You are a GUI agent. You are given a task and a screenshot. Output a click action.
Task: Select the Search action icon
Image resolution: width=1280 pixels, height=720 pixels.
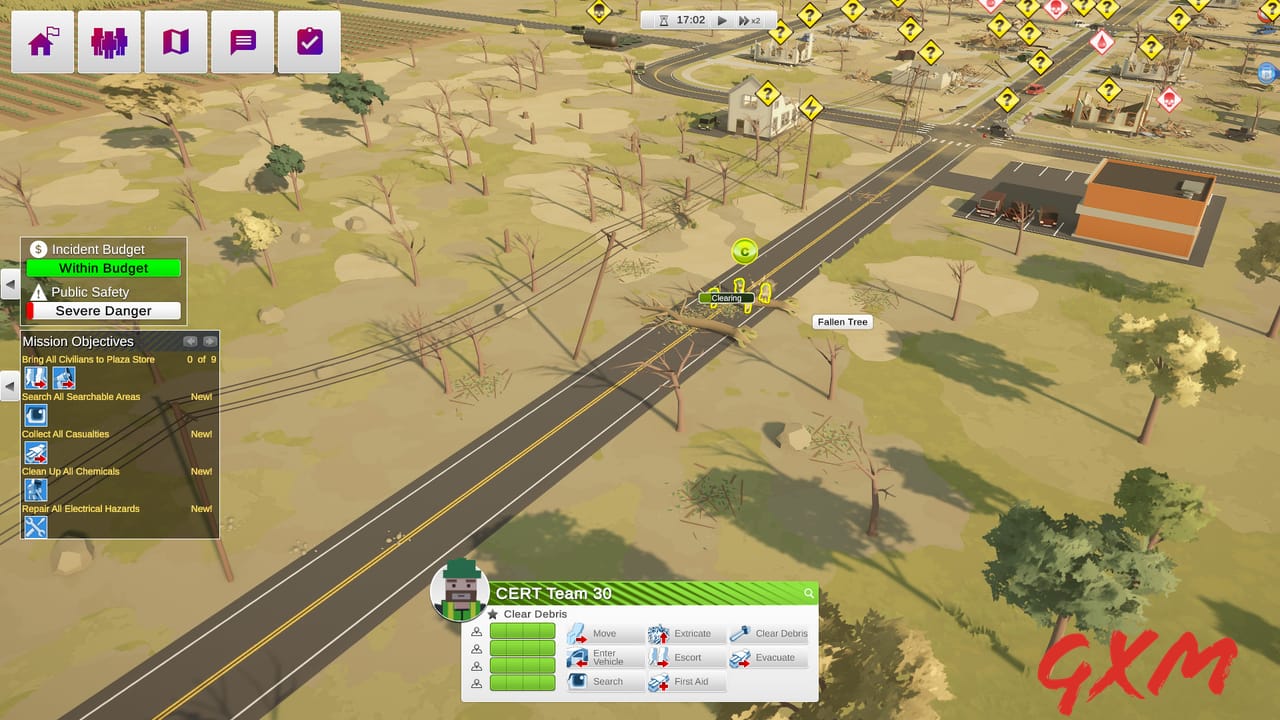click(604, 681)
